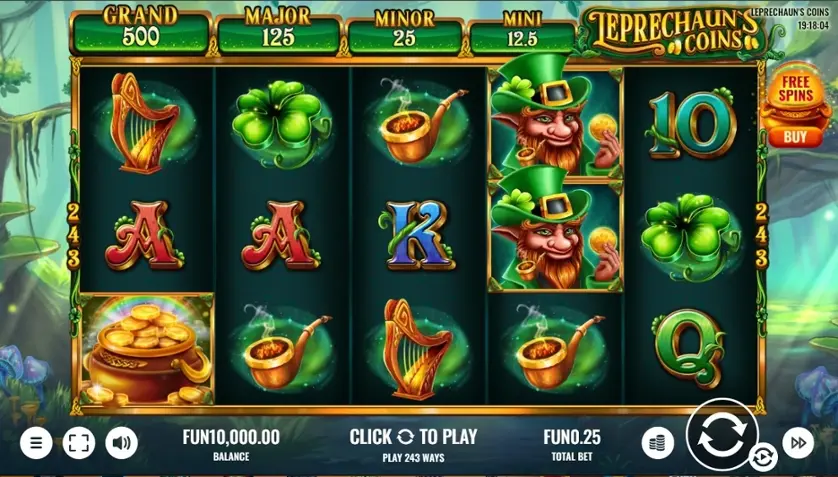Open the hamburger menu
Viewport: 838px width, 477px height.
pos(36,442)
